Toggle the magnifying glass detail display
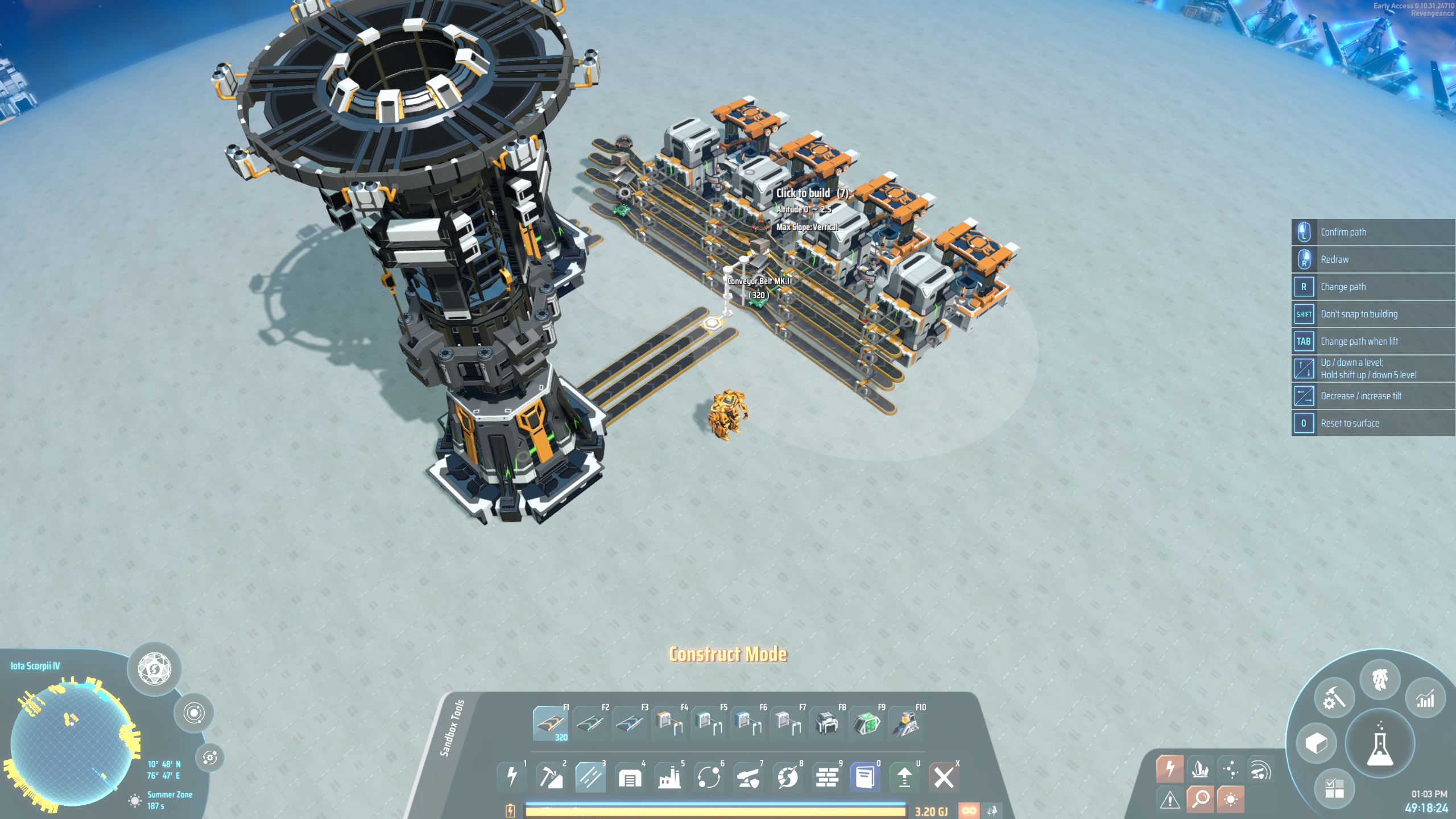Image resolution: width=1456 pixels, height=819 pixels. 1200,799
